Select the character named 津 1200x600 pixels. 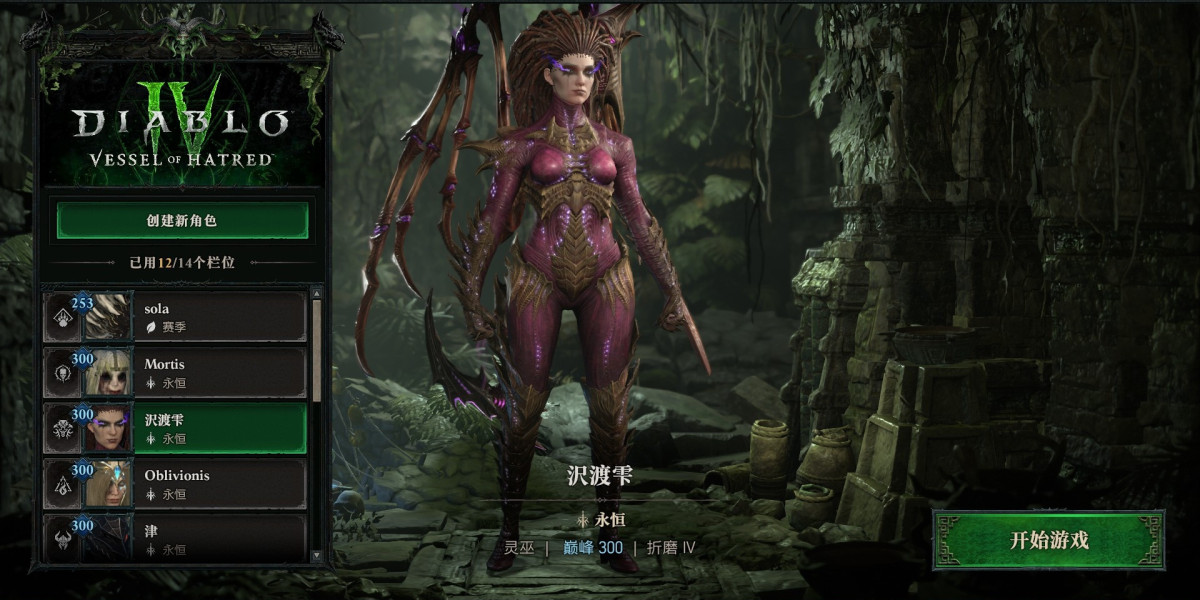pyautogui.click(x=175, y=538)
